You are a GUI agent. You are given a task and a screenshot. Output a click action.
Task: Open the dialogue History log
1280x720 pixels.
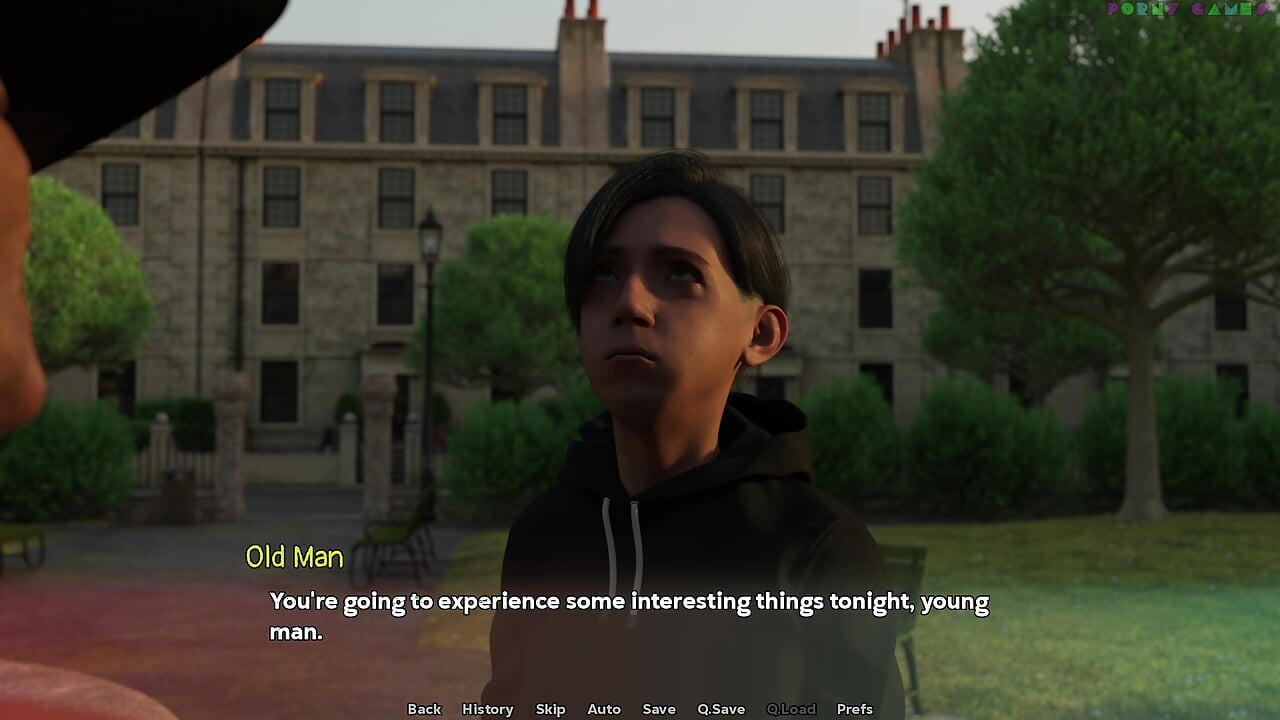pos(487,709)
